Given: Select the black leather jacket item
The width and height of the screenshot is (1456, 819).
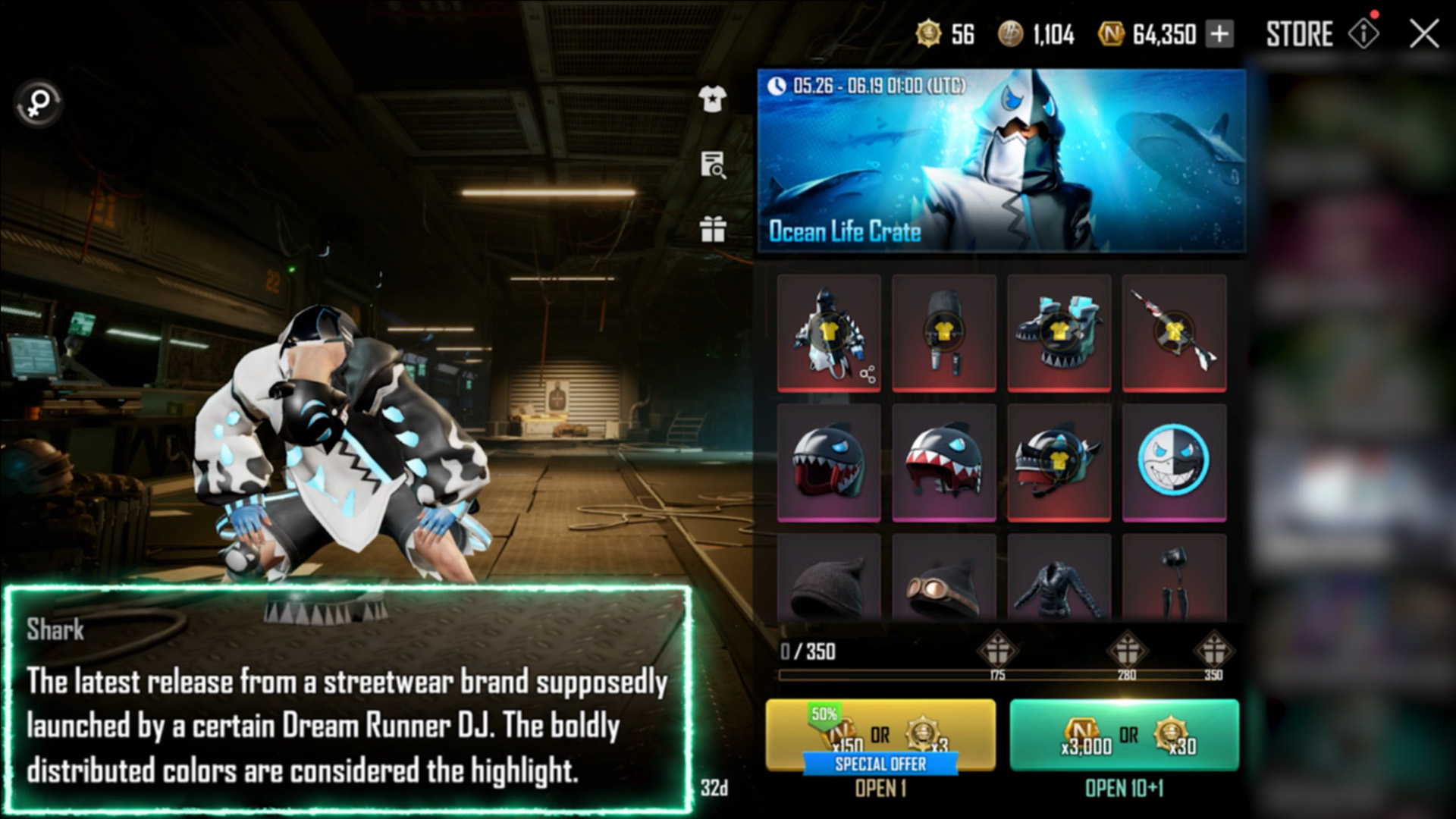Looking at the screenshot, I should tap(1059, 580).
